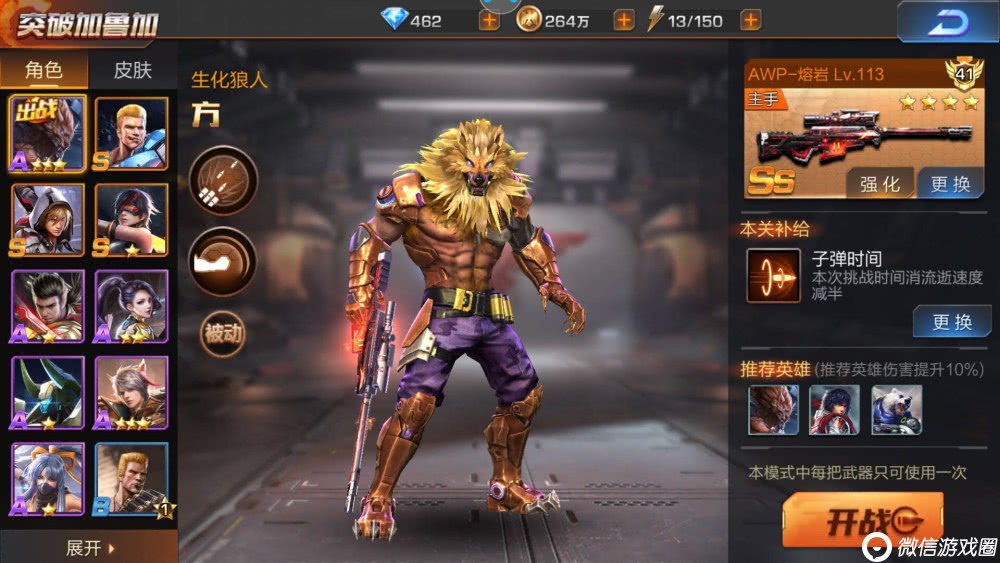Image resolution: width=1000 pixels, height=563 pixels.
Task: Select the 角色 character tab
Action: click(x=44, y=69)
